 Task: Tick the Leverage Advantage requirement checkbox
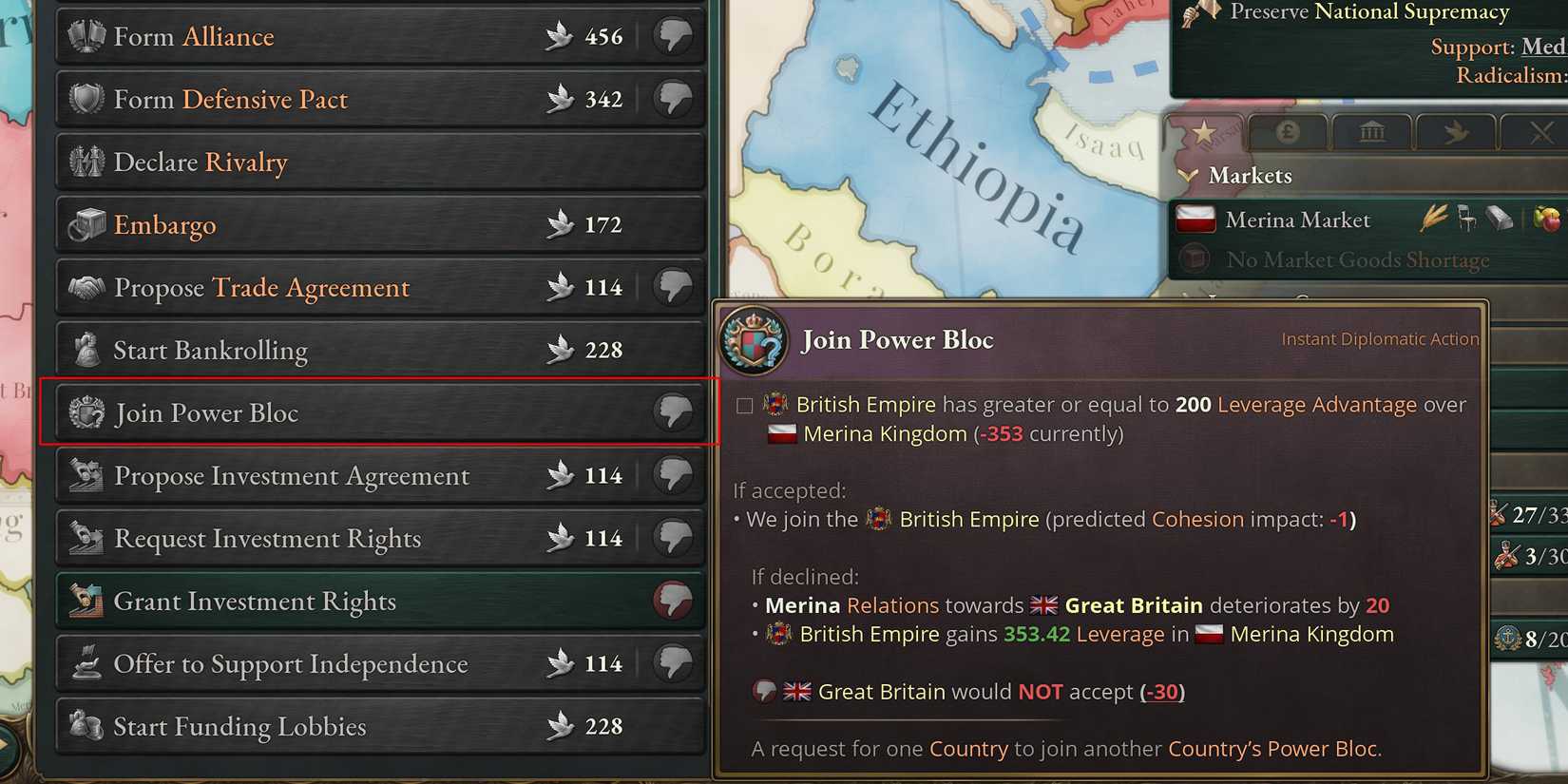(x=743, y=404)
